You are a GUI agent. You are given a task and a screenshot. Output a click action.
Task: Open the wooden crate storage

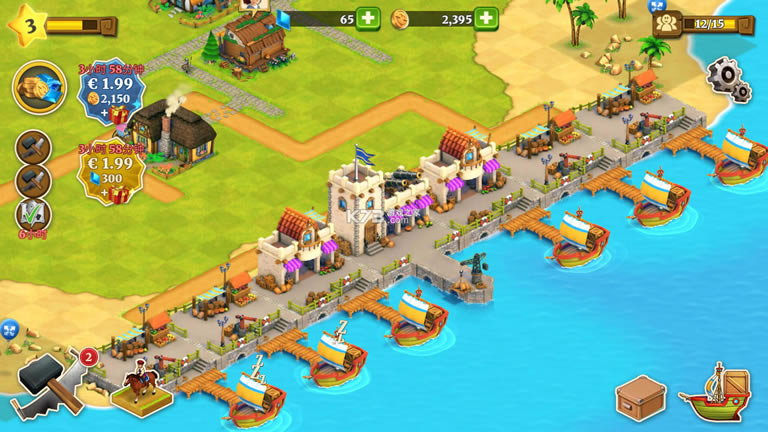(x=640, y=398)
